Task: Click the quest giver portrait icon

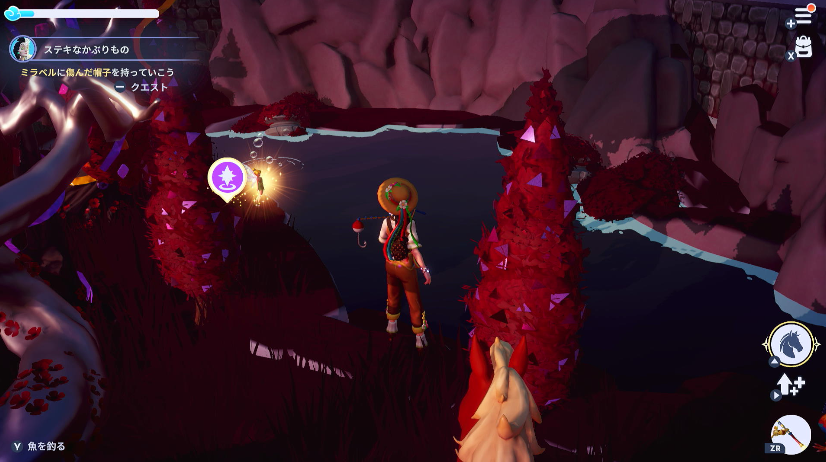Action: (x=23, y=48)
